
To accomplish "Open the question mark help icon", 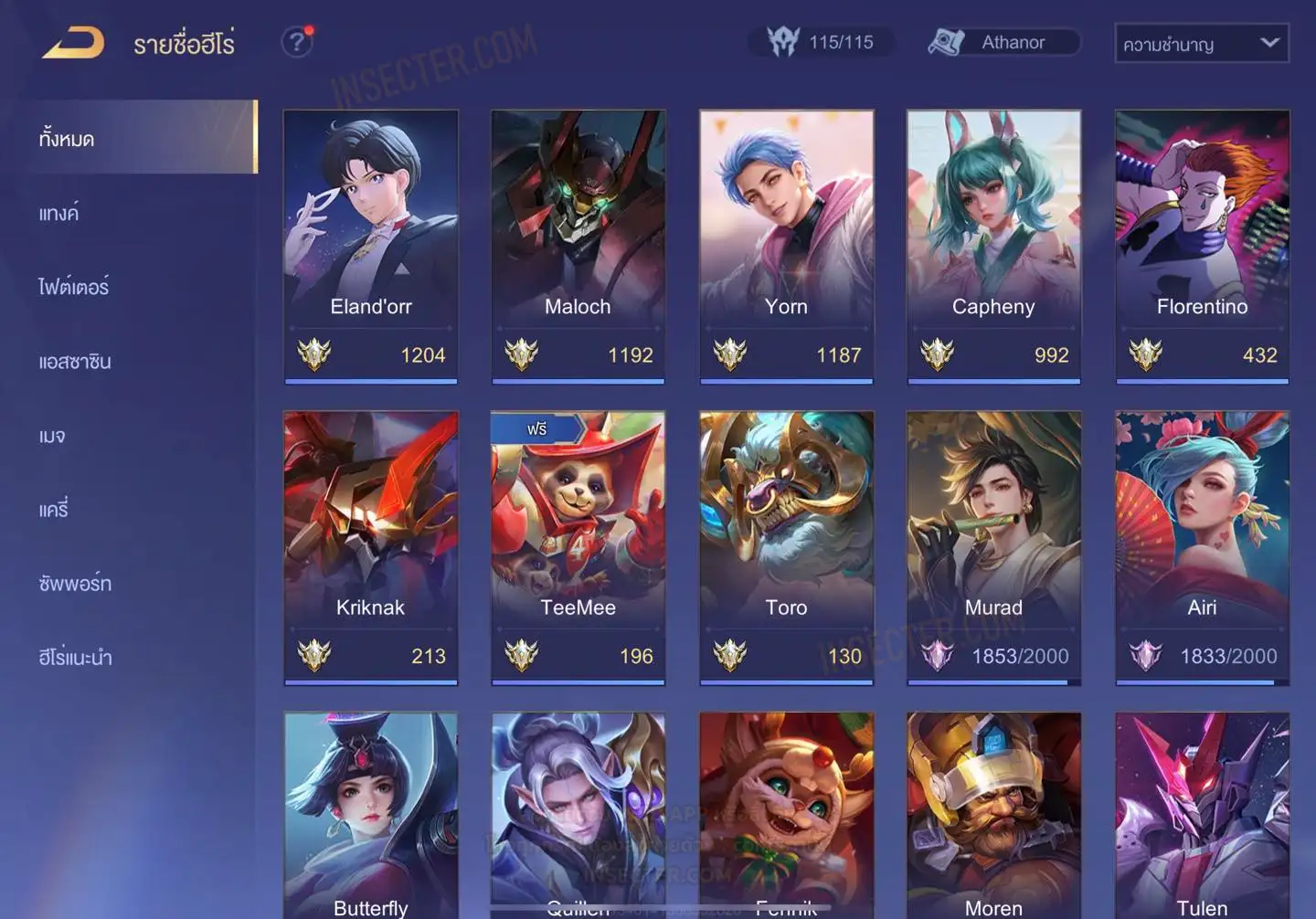I will [297, 42].
